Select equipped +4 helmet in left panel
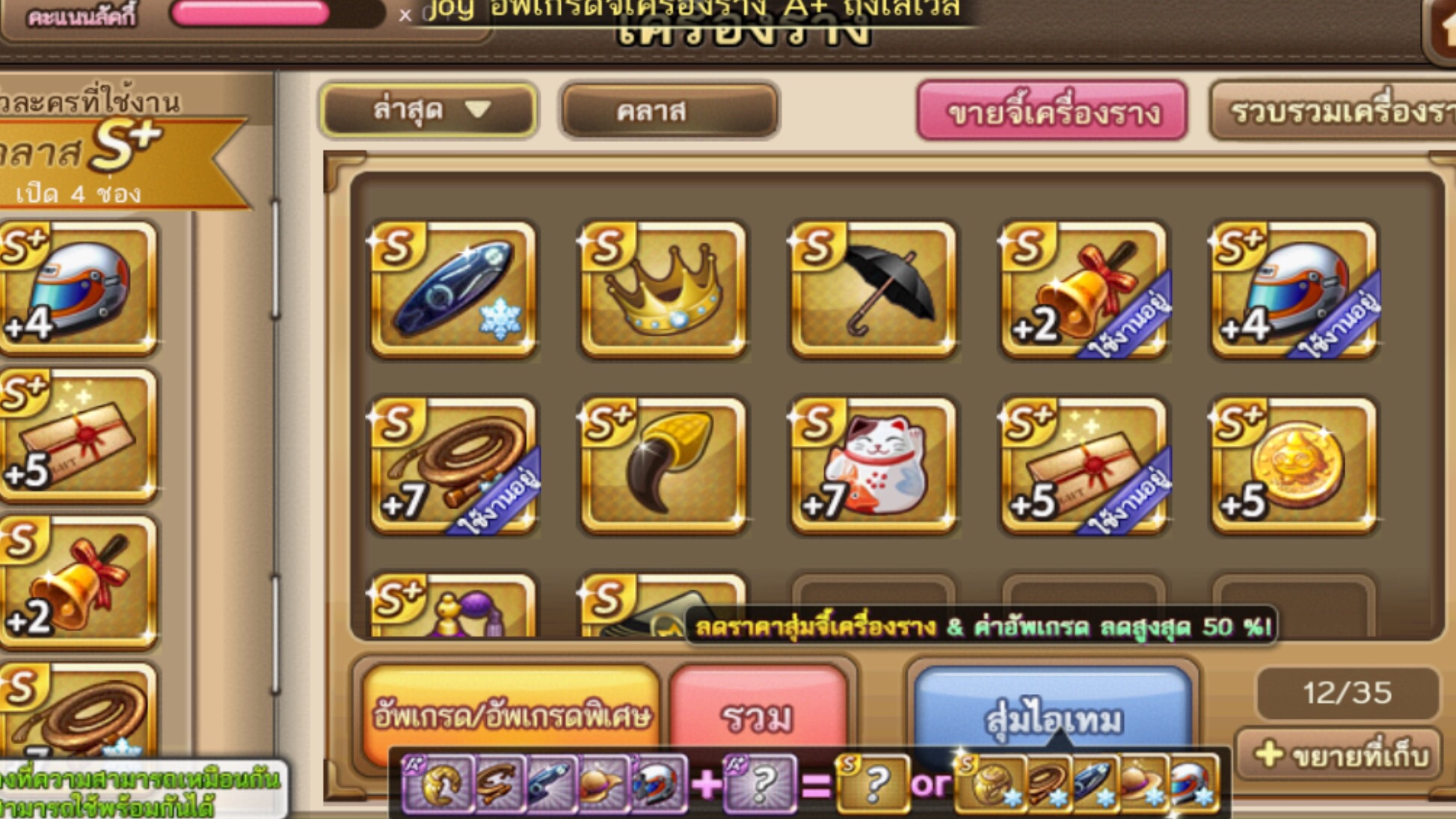 (79, 288)
